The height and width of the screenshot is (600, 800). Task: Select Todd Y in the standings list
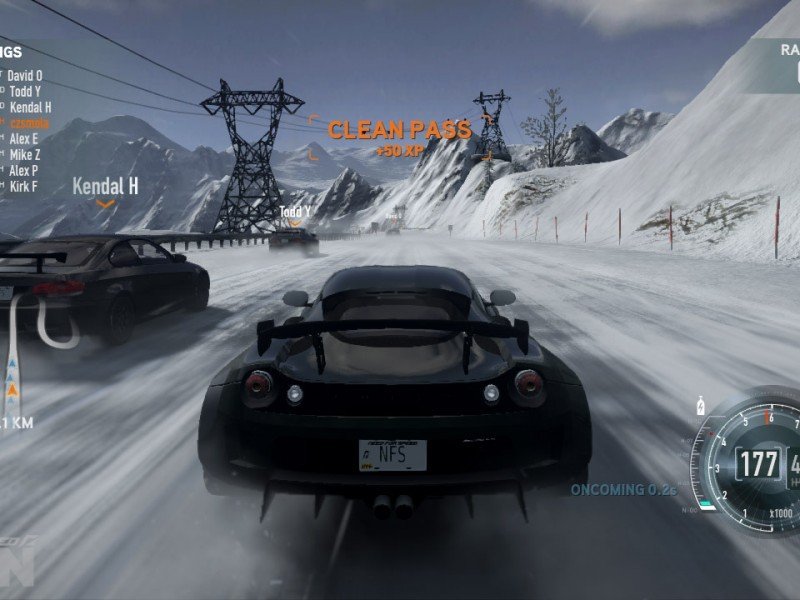pyautogui.click(x=26, y=91)
